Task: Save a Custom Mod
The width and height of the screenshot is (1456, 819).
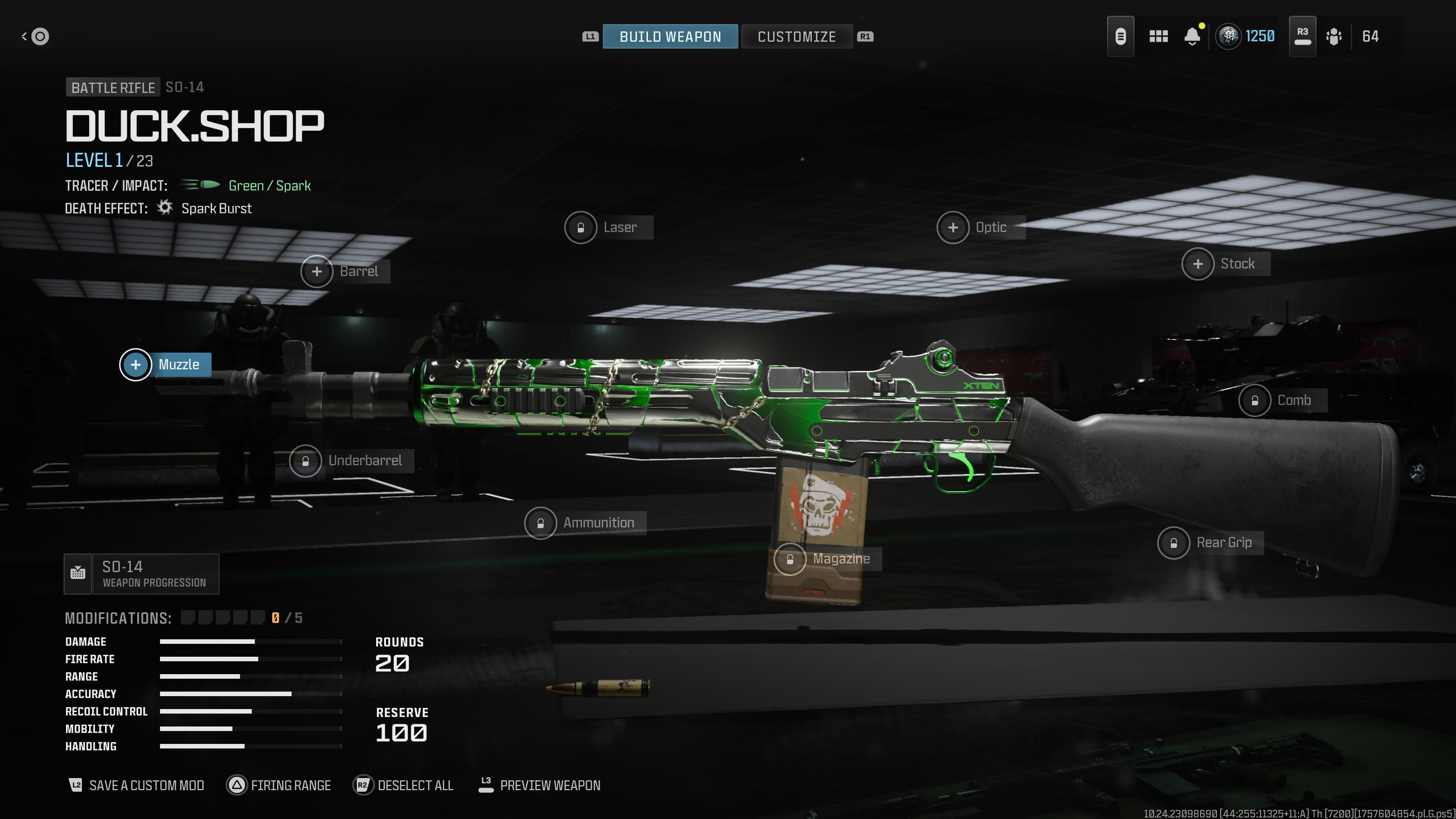Action: (137, 785)
